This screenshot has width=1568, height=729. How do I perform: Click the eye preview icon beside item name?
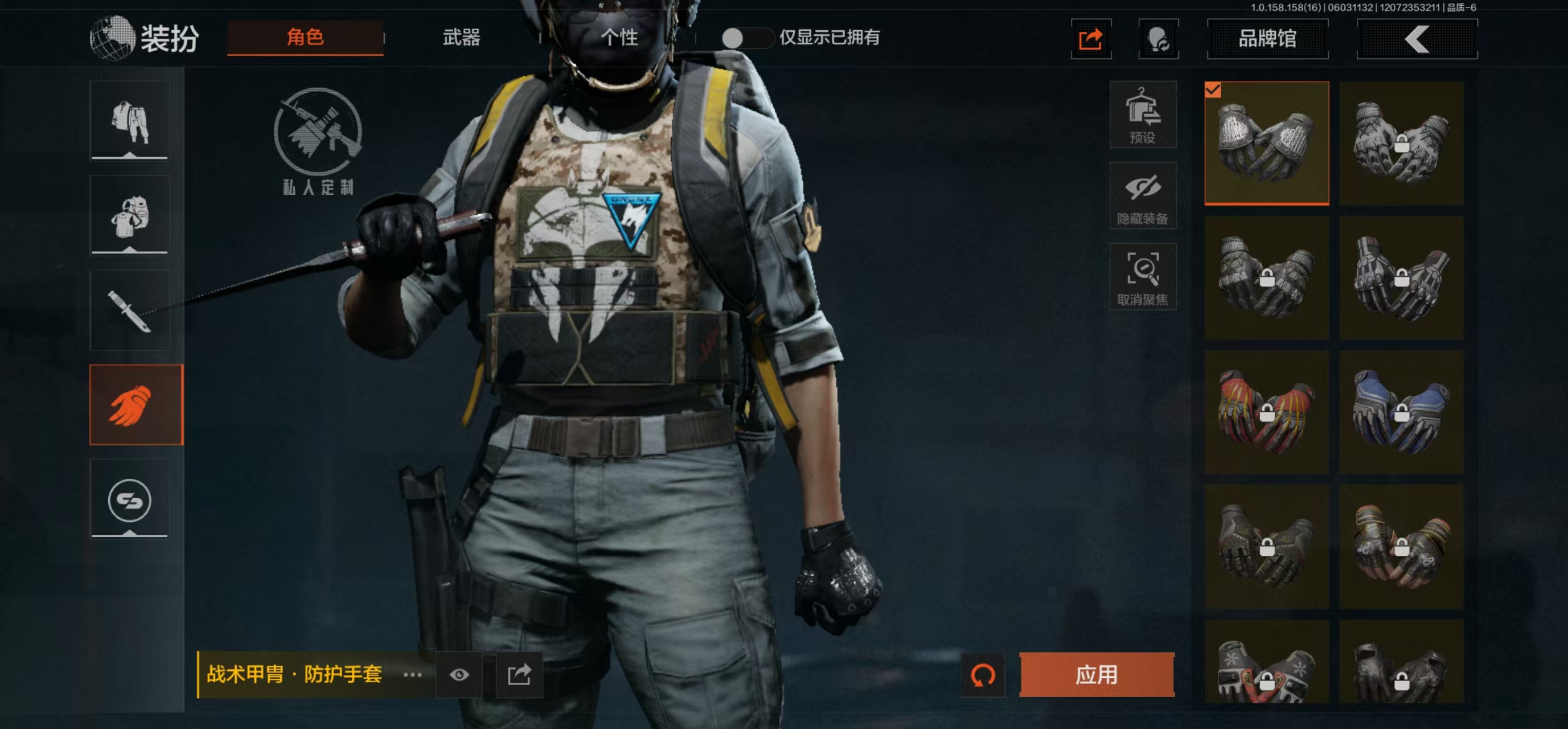click(459, 674)
